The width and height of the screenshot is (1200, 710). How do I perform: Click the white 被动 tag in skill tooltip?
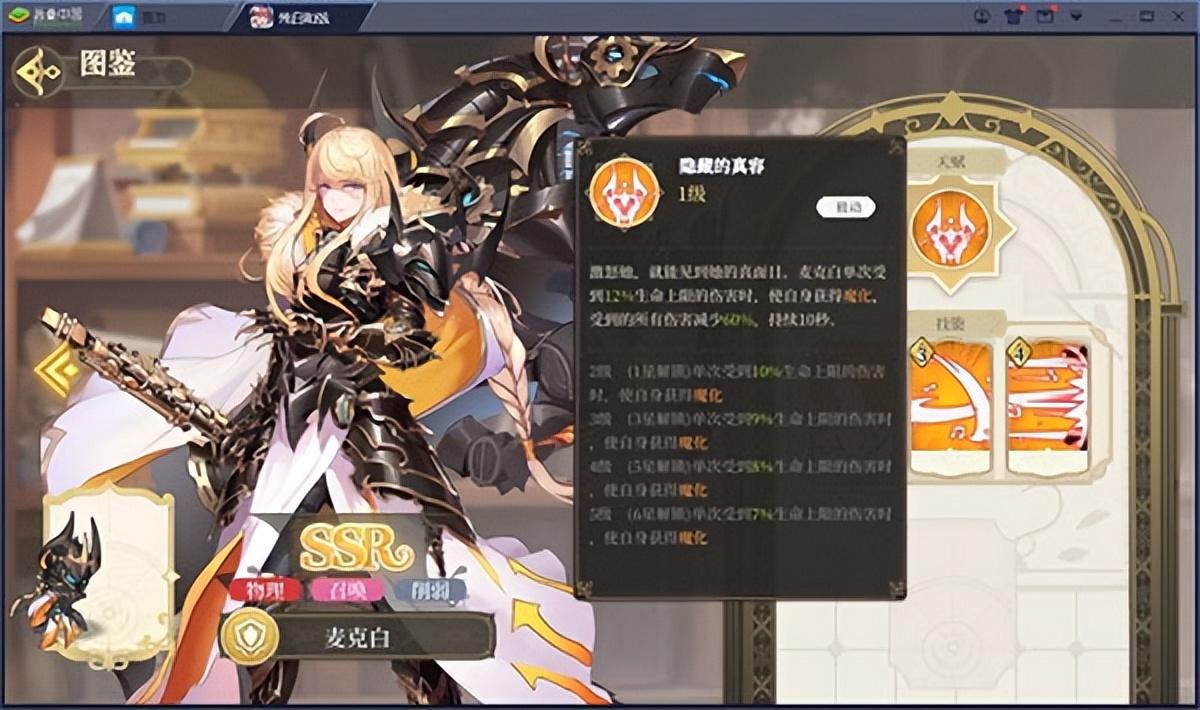[x=846, y=207]
